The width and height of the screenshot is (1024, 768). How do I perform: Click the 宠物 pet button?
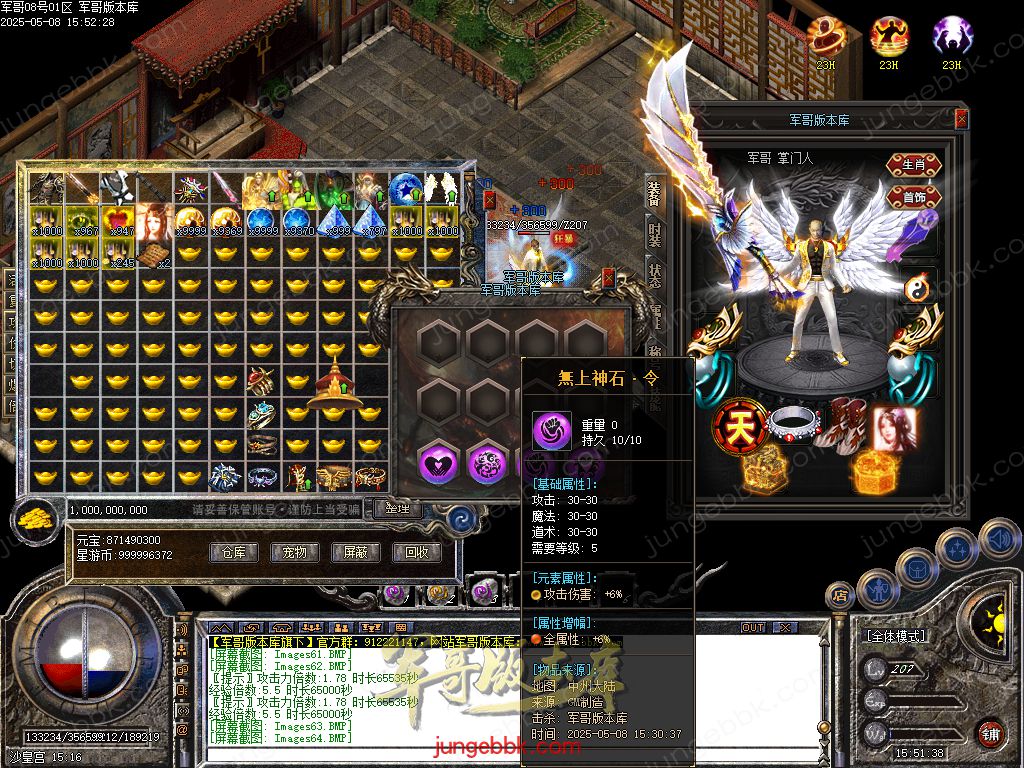294,552
